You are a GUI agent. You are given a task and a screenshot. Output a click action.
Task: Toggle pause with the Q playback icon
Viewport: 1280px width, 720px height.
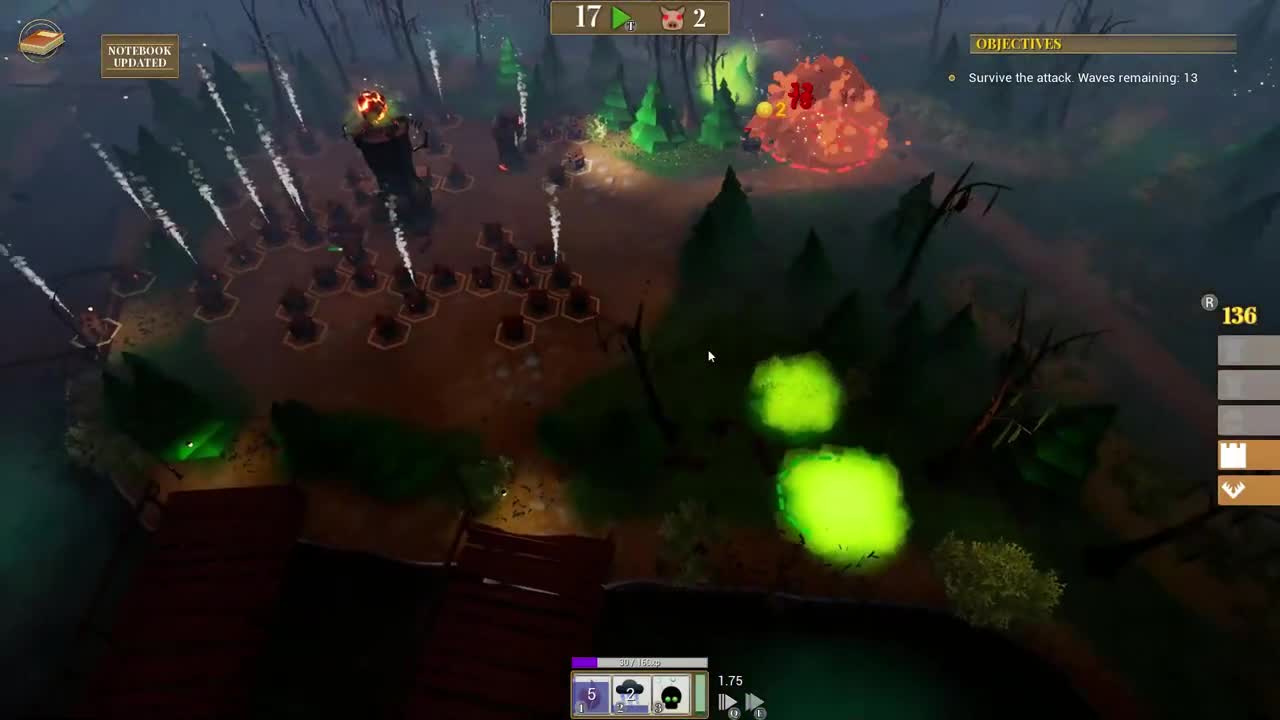coord(726,701)
